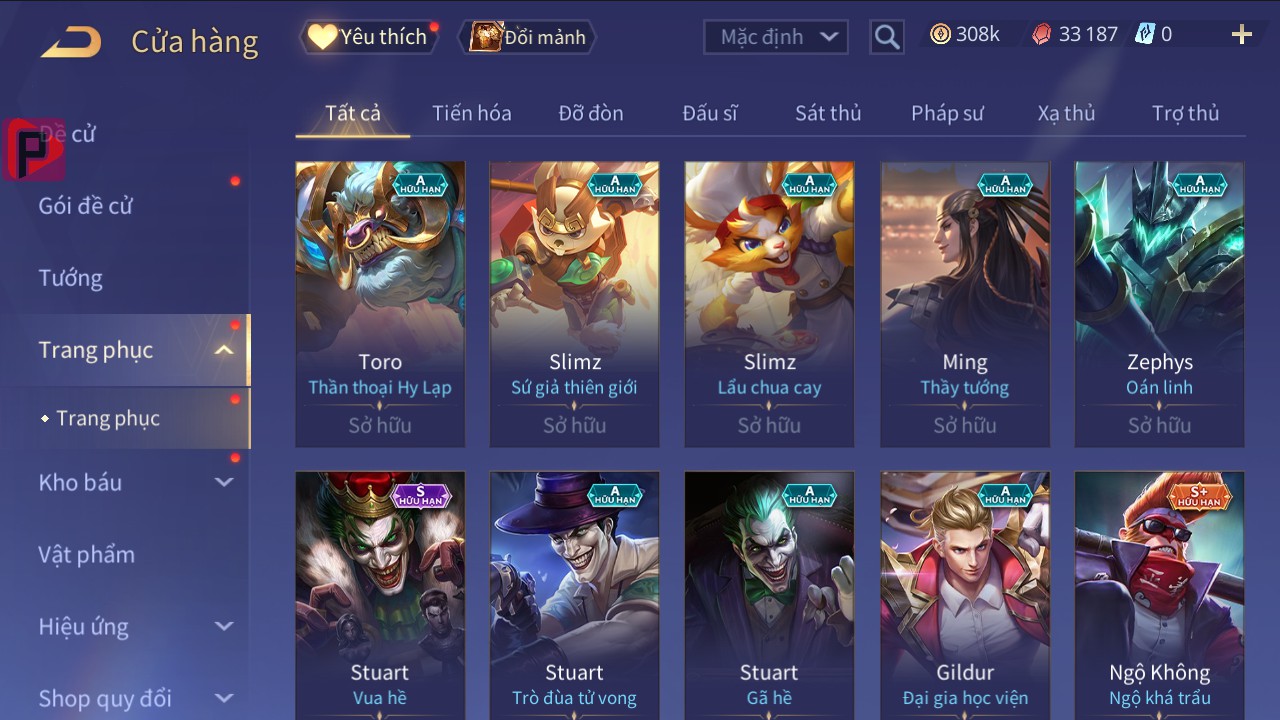Open the Gói đề cử menu entry
Viewport: 1280px width, 720px height.
tap(86, 206)
